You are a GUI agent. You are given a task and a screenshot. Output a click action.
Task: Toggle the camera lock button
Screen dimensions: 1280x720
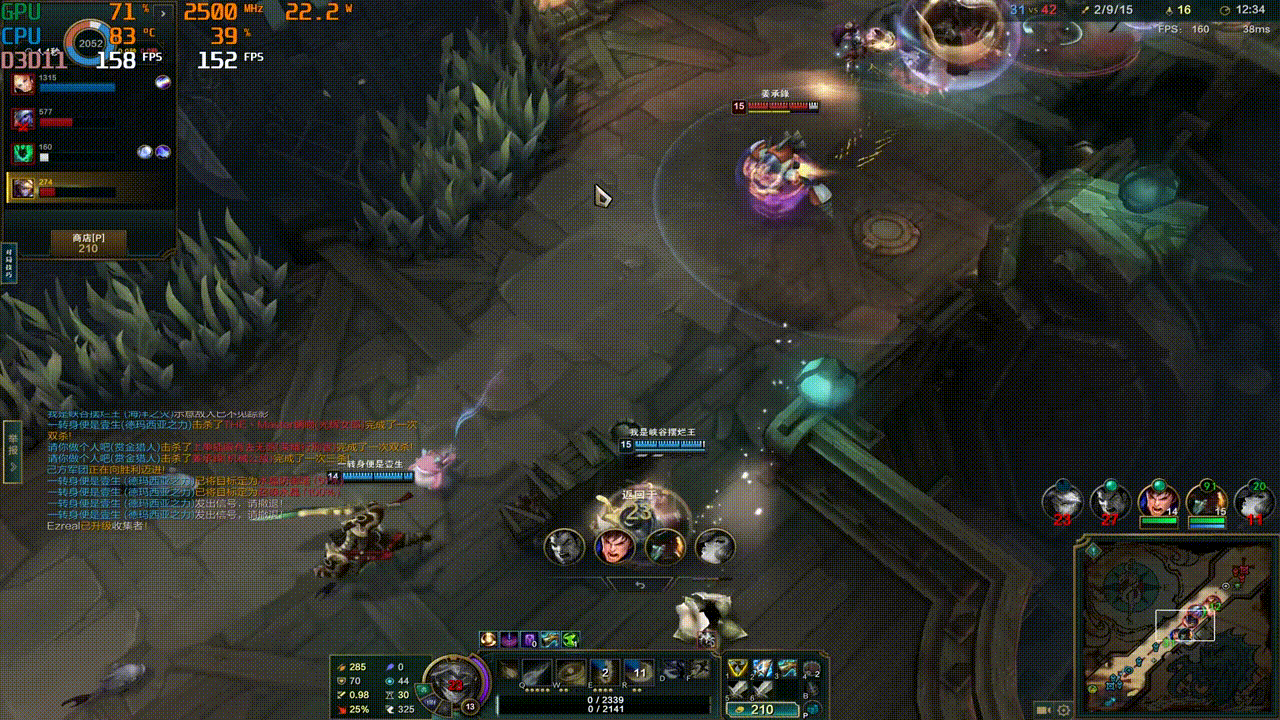coord(1043,709)
